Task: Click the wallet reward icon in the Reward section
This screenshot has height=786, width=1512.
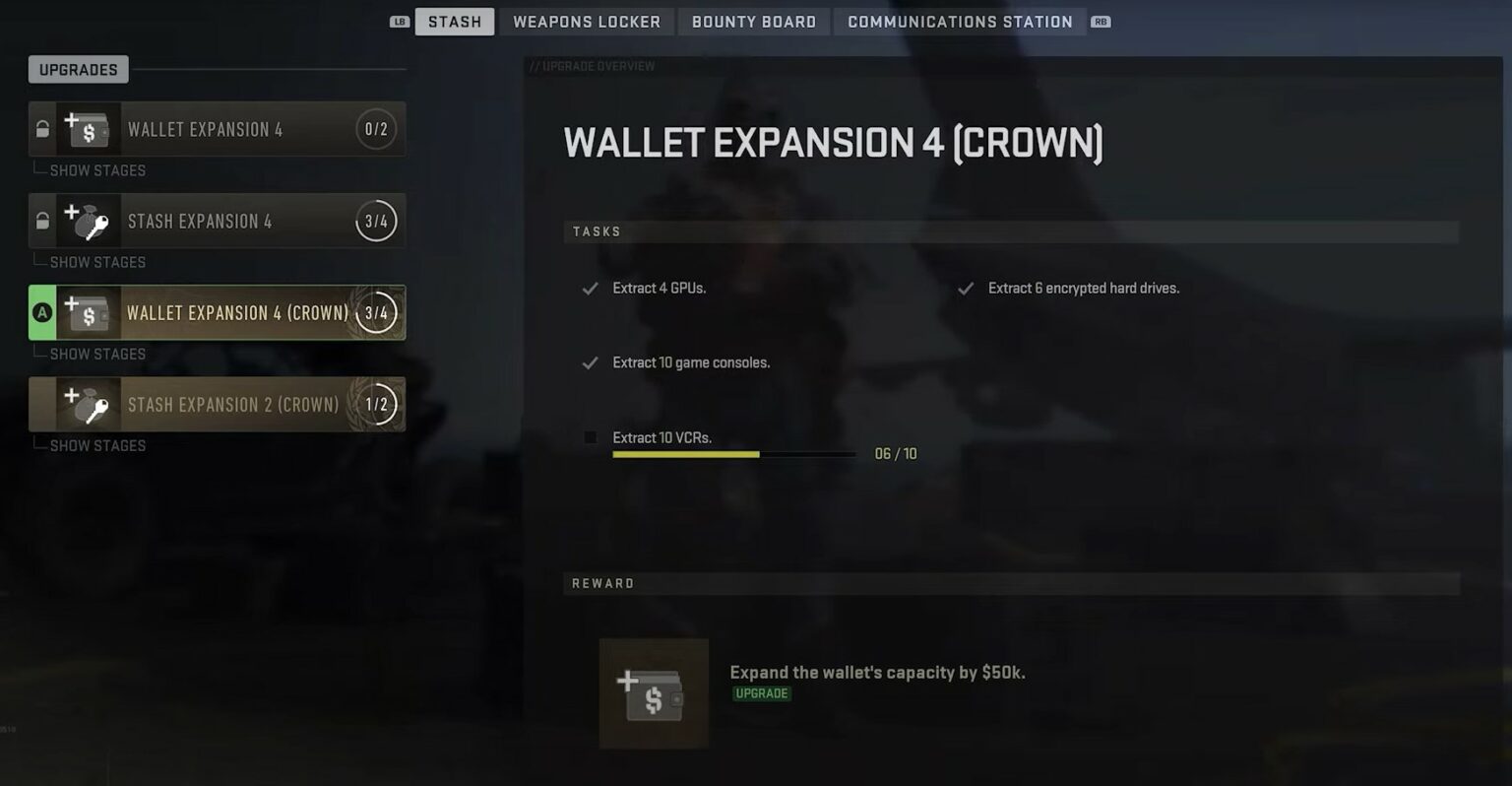Action: pyautogui.click(x=653, y=692)
